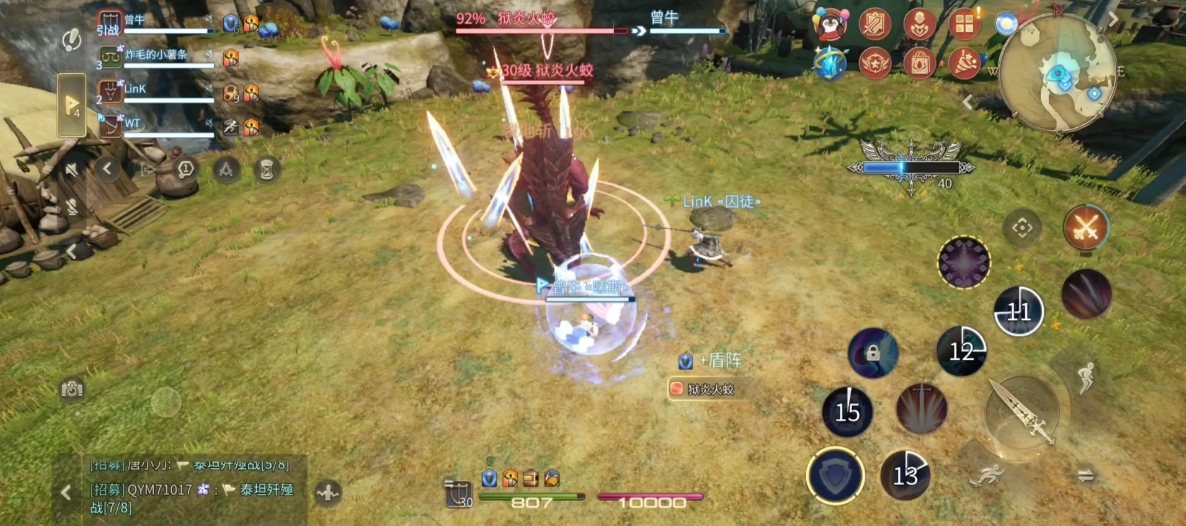
Task: Activate the blue shield skill
Action: [x=836, y=473]
